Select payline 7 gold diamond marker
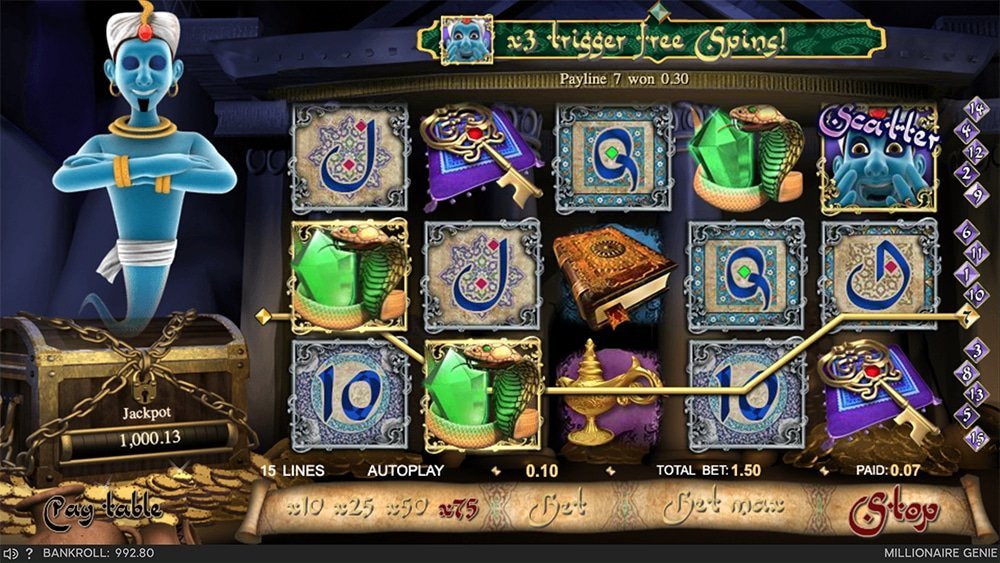This screenshot has height=563, width=1000. click(x=967, y=318)
